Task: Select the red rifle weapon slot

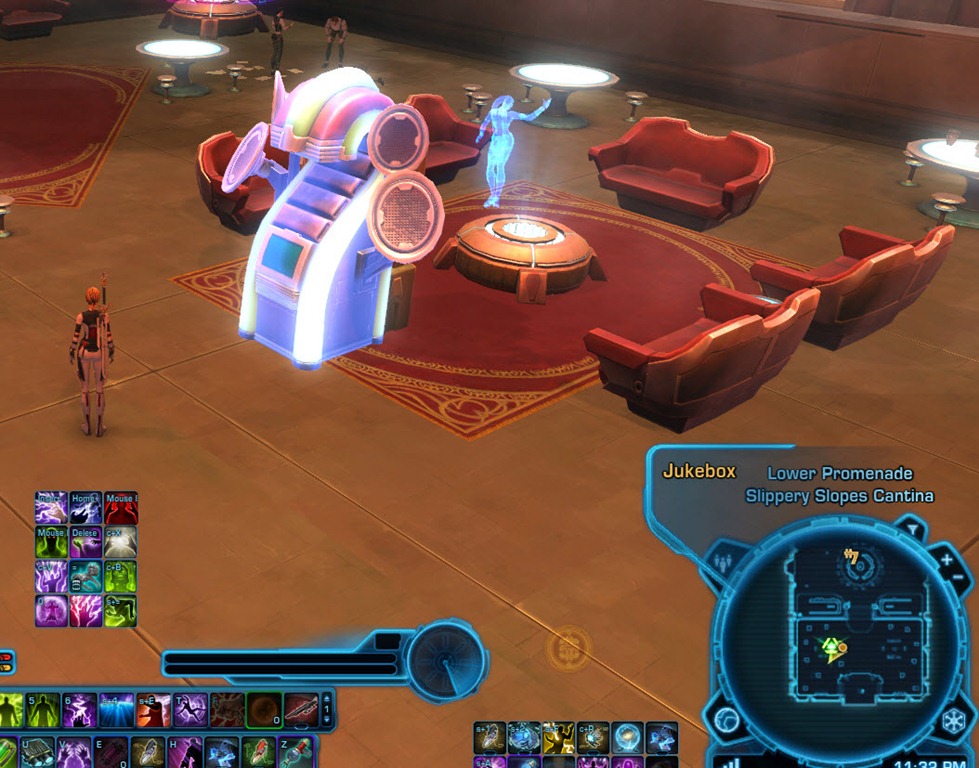Action: pos(300,710)
